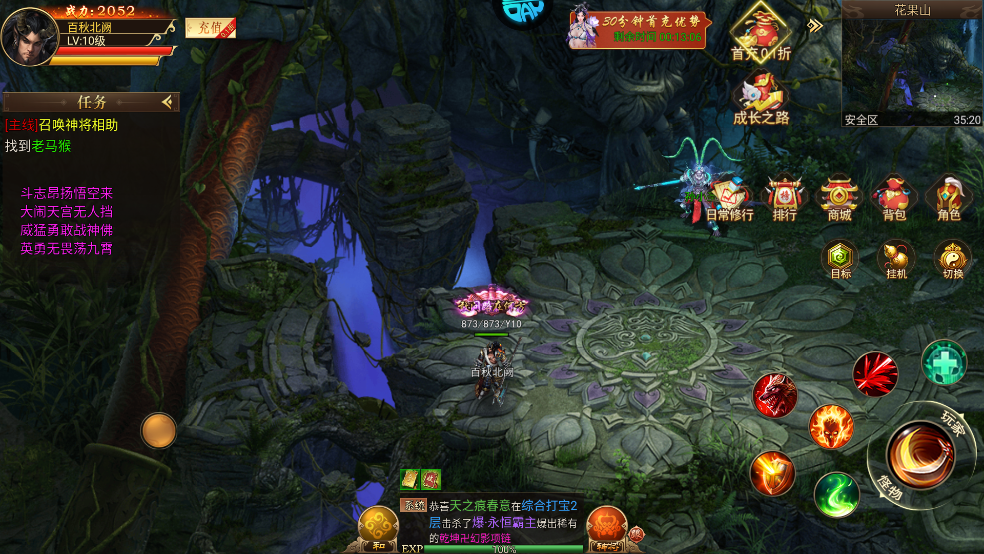This screenshot has width=984, height=554.
Task: Open the 30分钟首充优势 timed offer banner
Action: (639, 30)
